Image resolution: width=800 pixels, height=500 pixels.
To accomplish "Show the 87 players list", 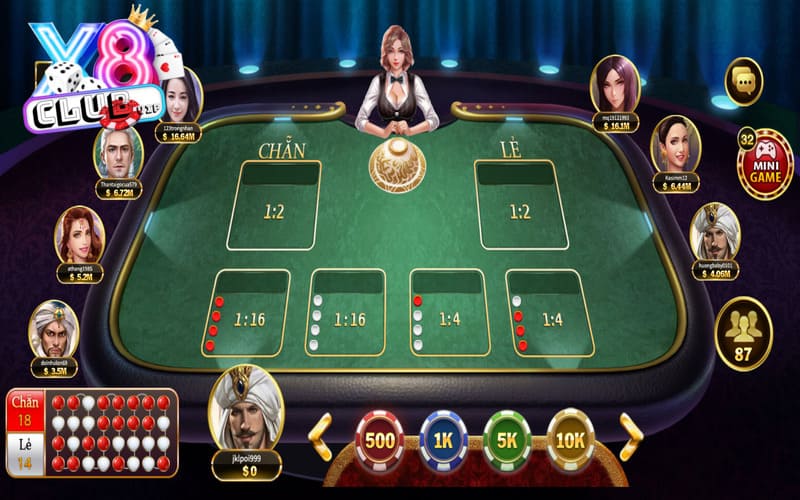I will point(743,333).
